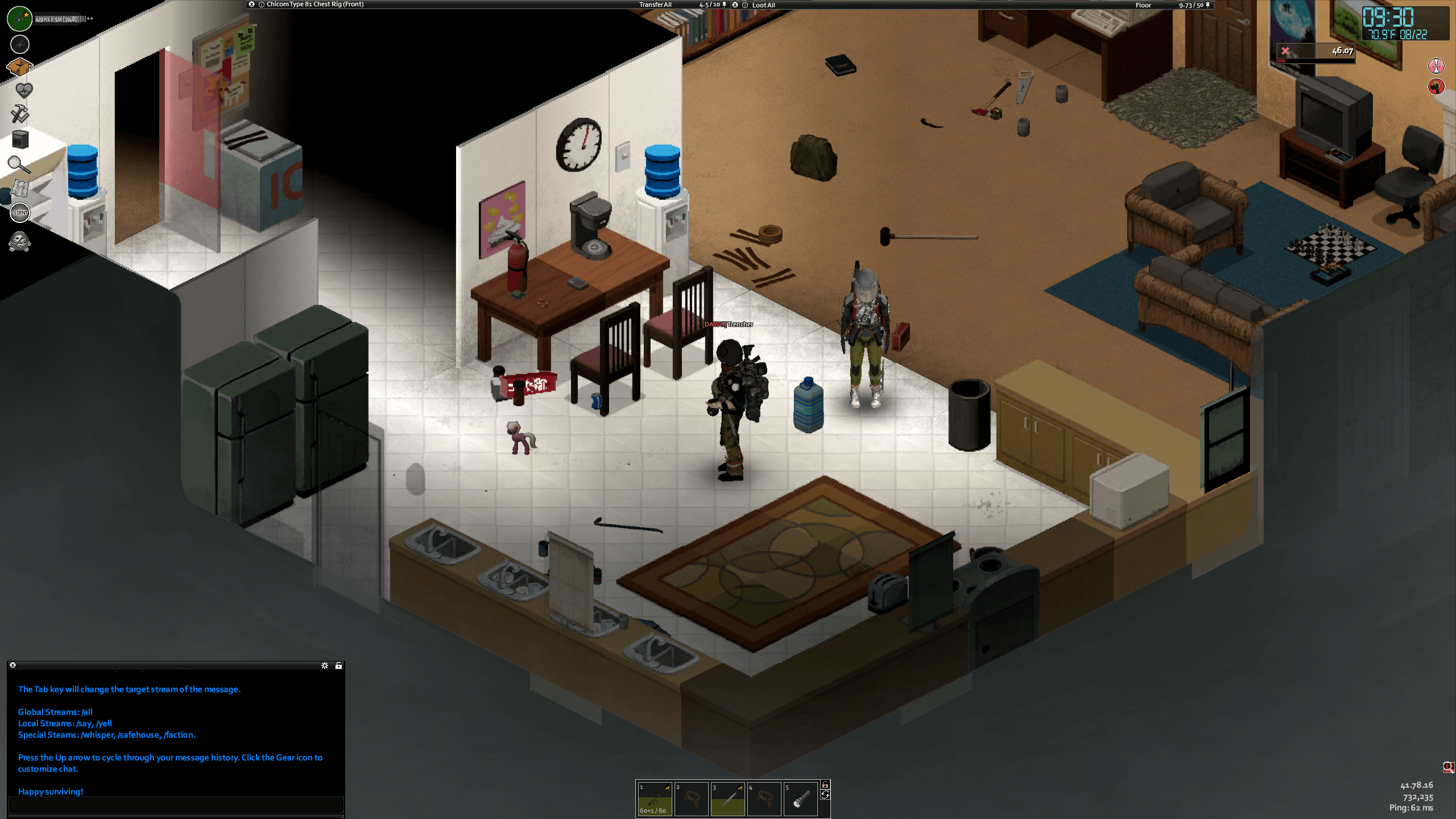Open the health heart panel
Viewport: 1456px width, 819px height.
23,90
